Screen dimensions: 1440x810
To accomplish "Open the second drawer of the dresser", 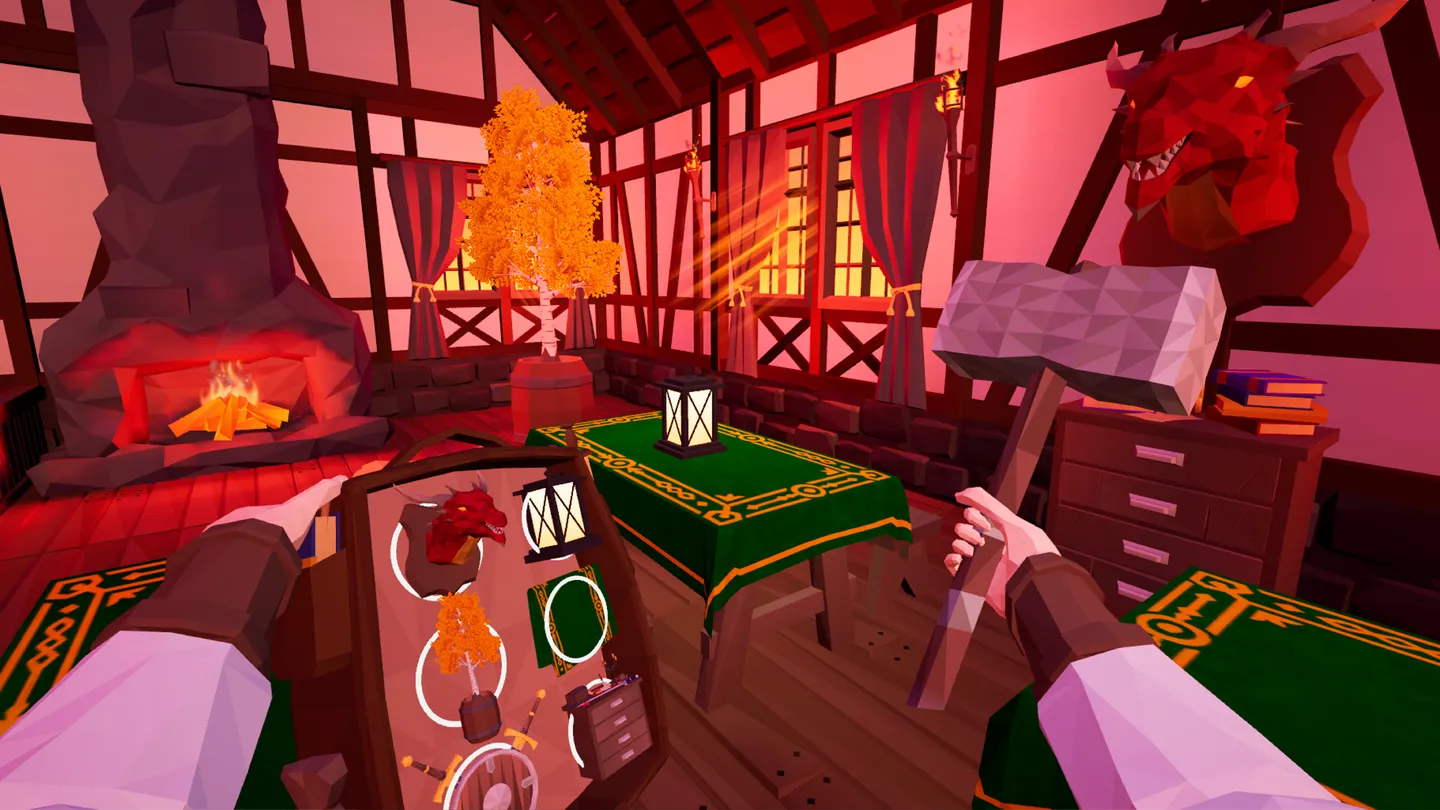I will coord(1154,503).
